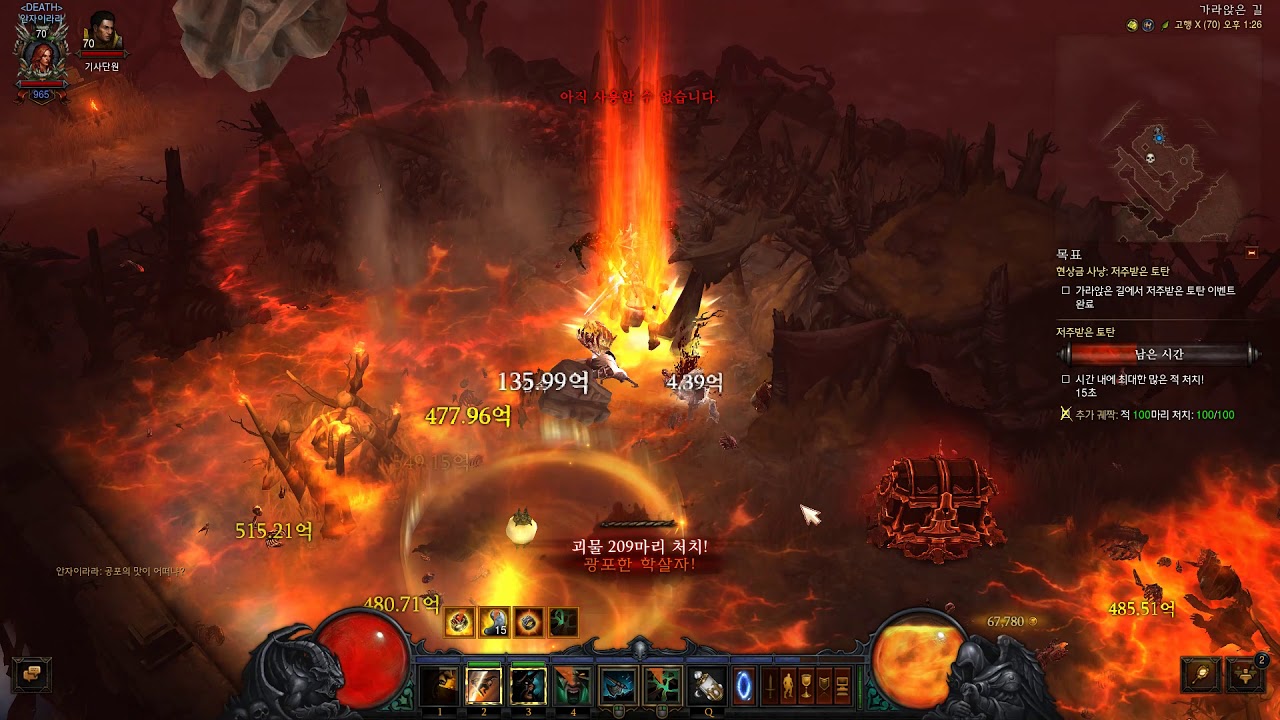Drink the potion in slot Q
This screenshot has height=720, width=1280.
pyautogui.click(x=708, y=686)
